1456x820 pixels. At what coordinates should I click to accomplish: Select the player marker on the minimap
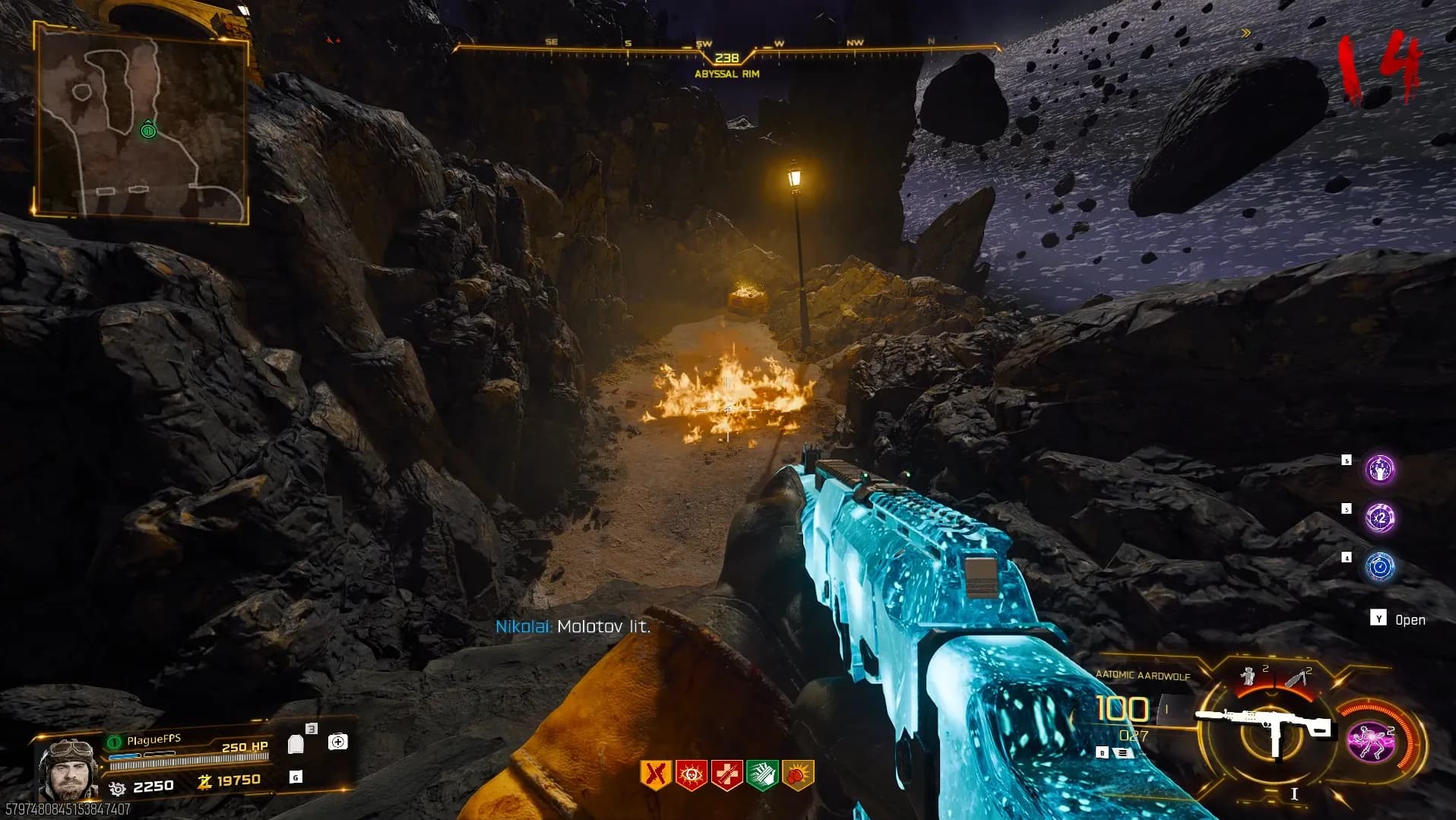tap(148, 131)
